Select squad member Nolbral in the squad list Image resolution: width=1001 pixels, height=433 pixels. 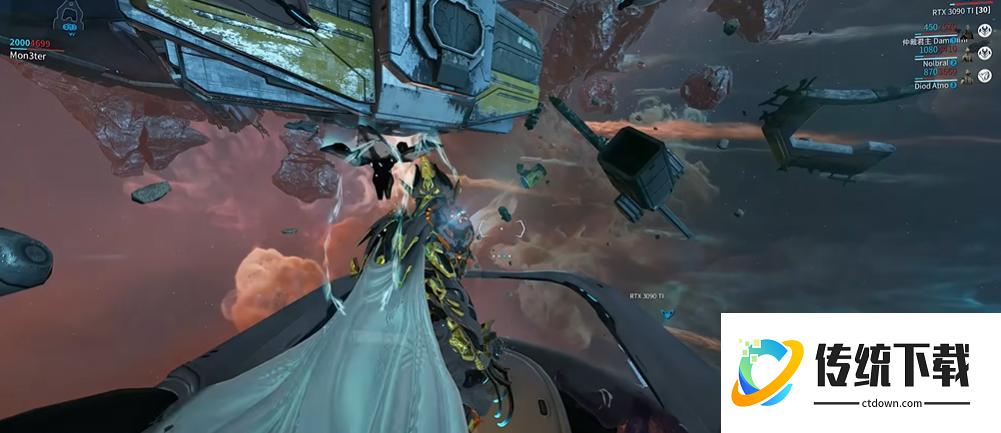[x=935, y=62]
